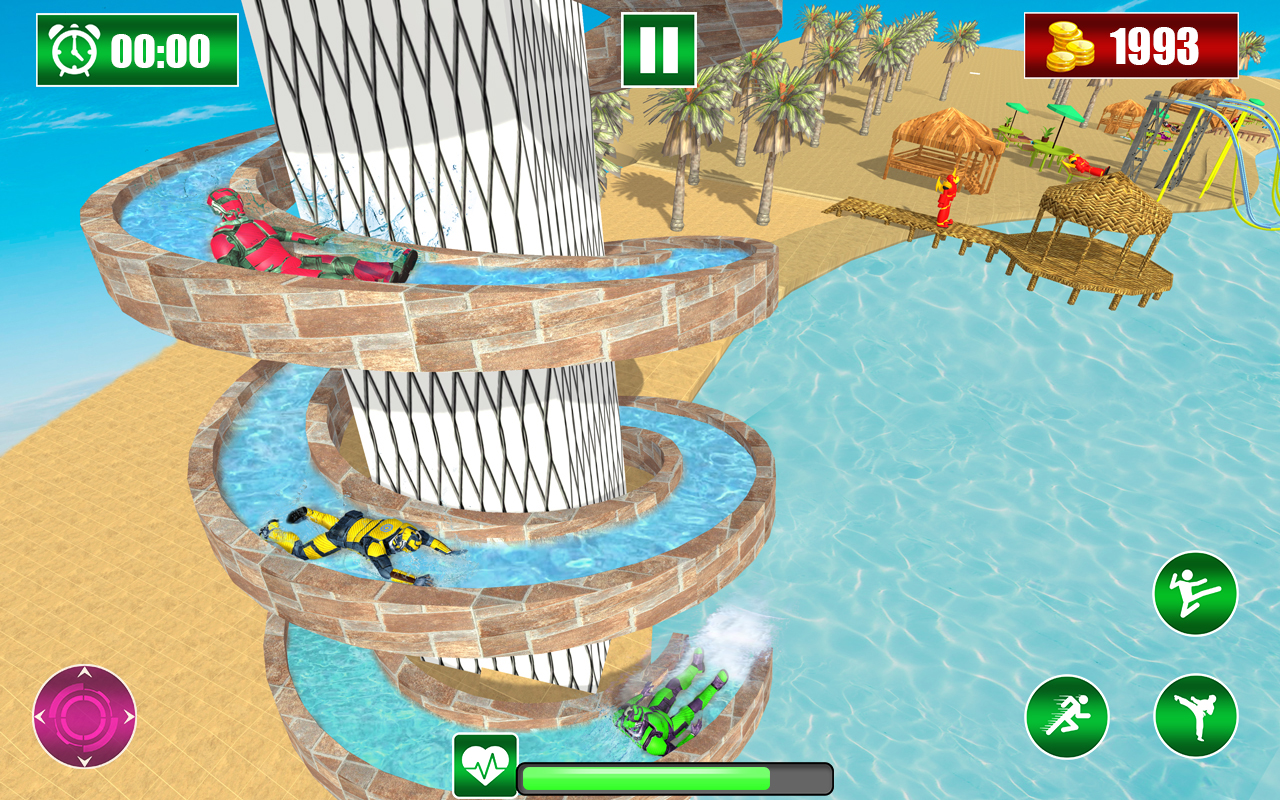Screen dimensions: 1280x800
Task: Select the flying kick action icon
Action: coord(1197,591)
